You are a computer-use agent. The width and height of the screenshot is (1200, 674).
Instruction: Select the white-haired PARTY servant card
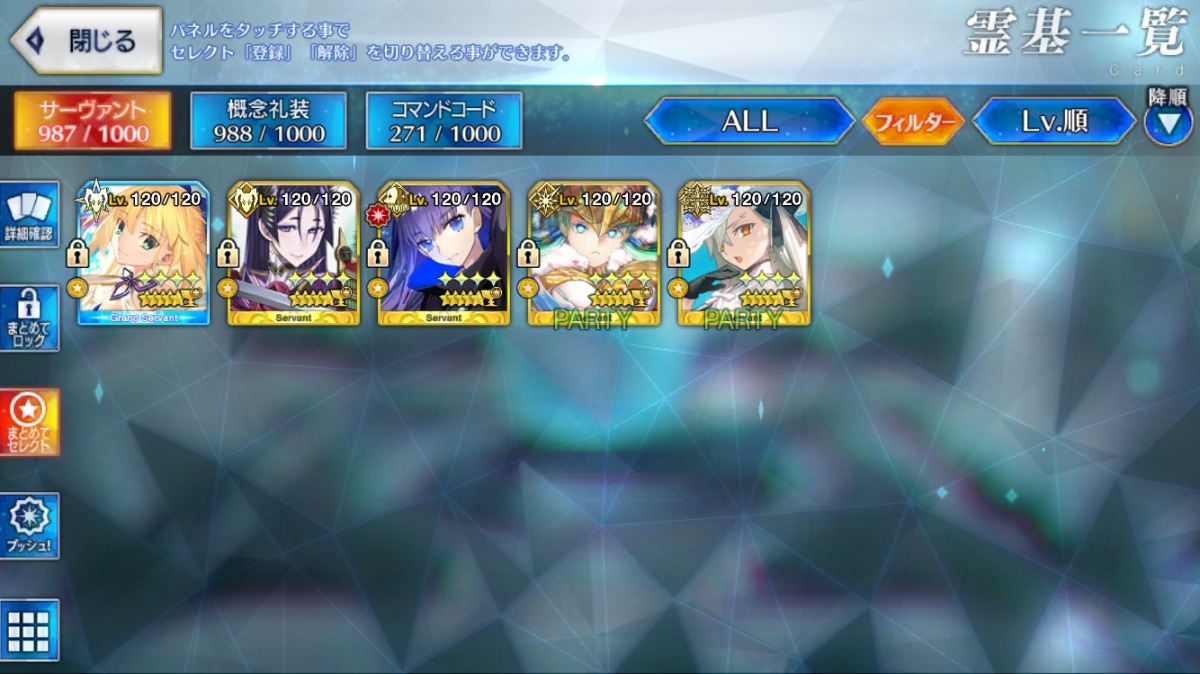743,254
